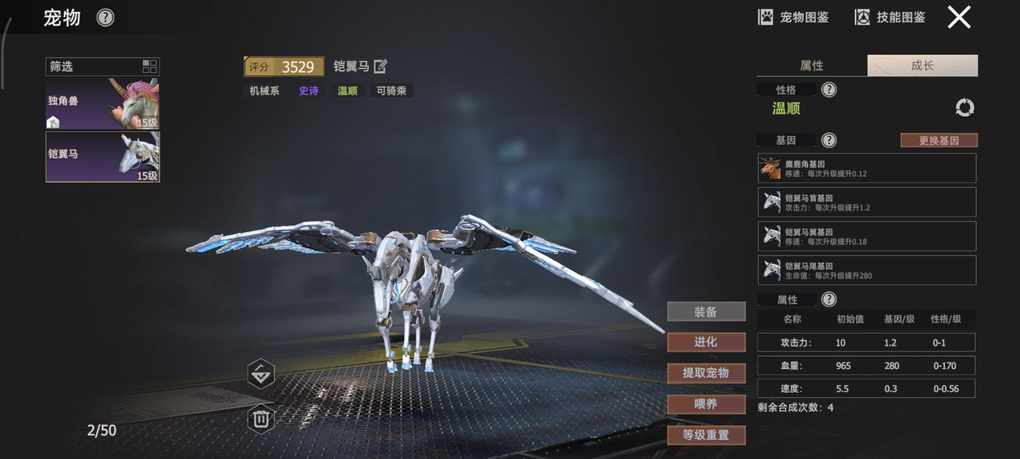Screen dimensions: 1020x459
Task: Edit the pet name 铠翼马 with the pencil icon
Action: point(380,67)
